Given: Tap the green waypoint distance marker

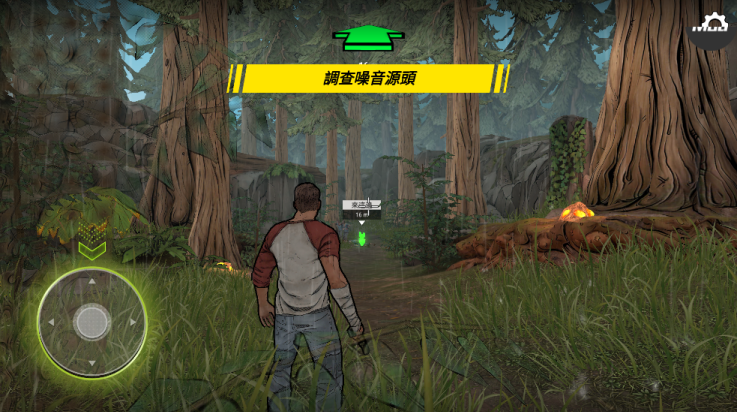Looking at the screenshot, I should pyautogui.click(x=363, y=238).
